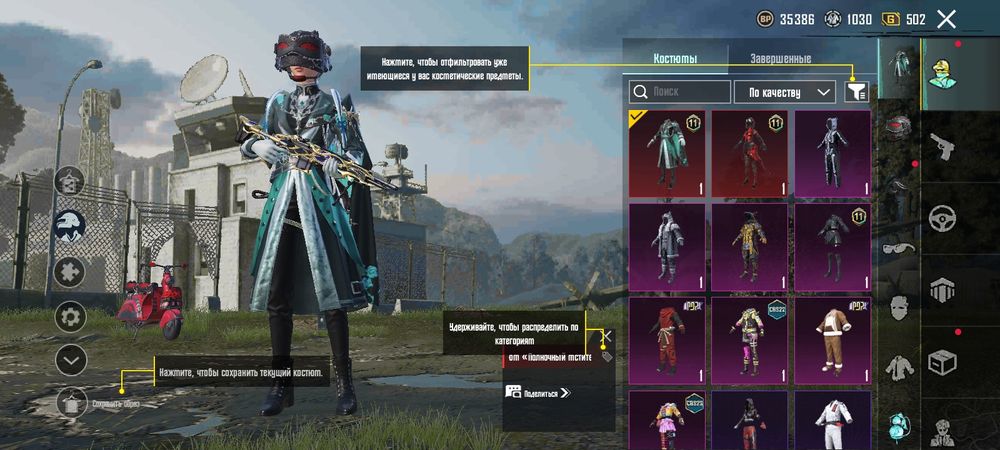Click the Поиск search field
This screenshot has height=450, width=1000.
click(680, 92)
